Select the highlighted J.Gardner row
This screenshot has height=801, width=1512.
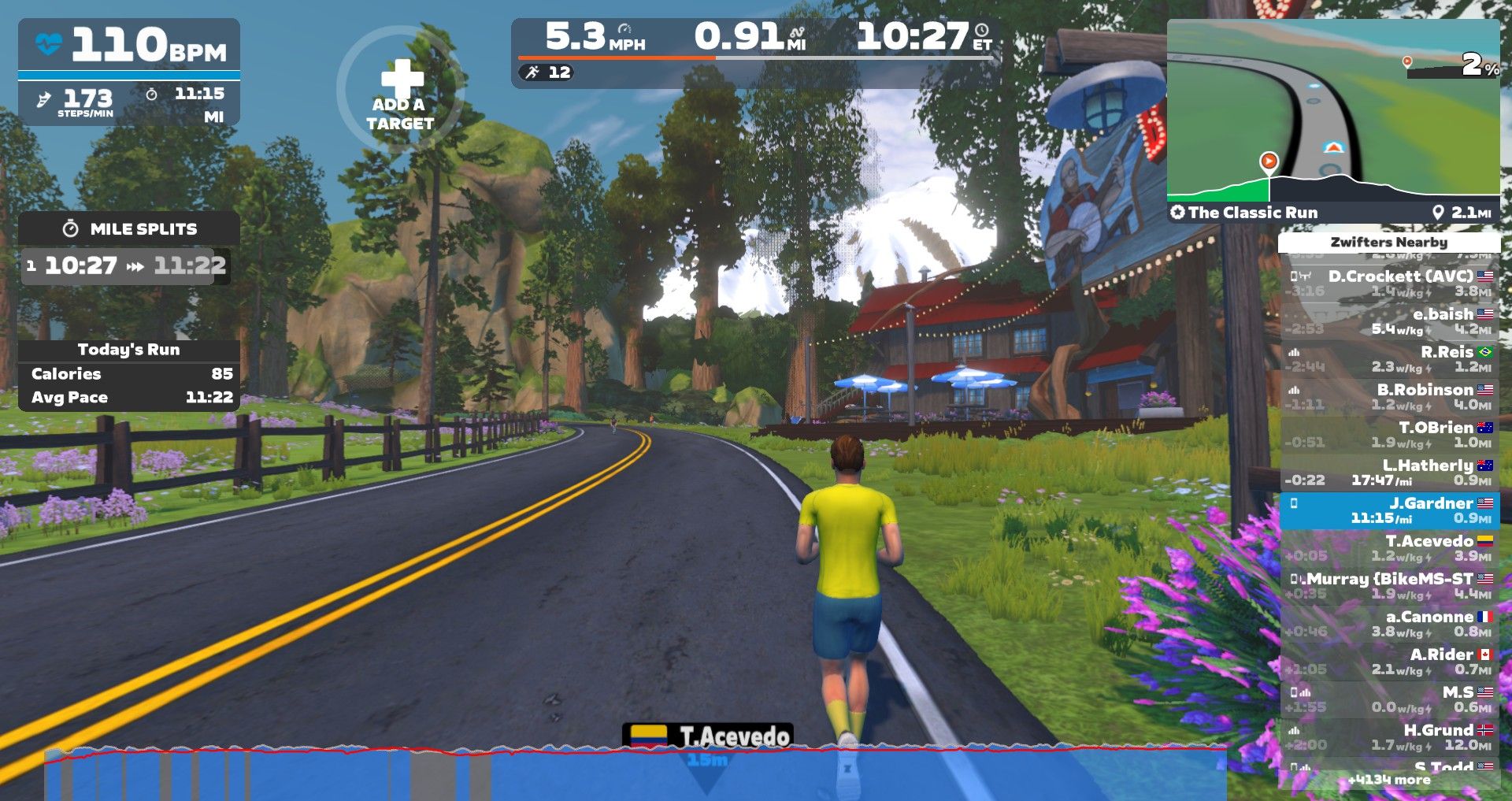(x=1390, y=510)
